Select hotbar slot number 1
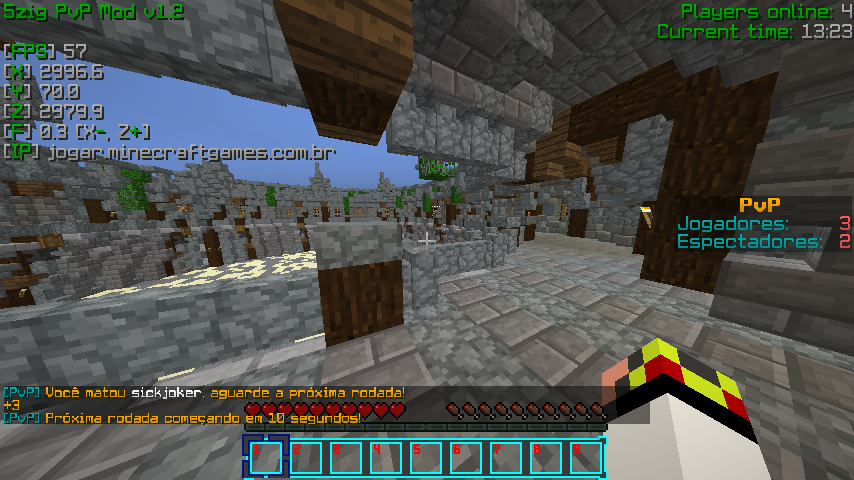 265,457
